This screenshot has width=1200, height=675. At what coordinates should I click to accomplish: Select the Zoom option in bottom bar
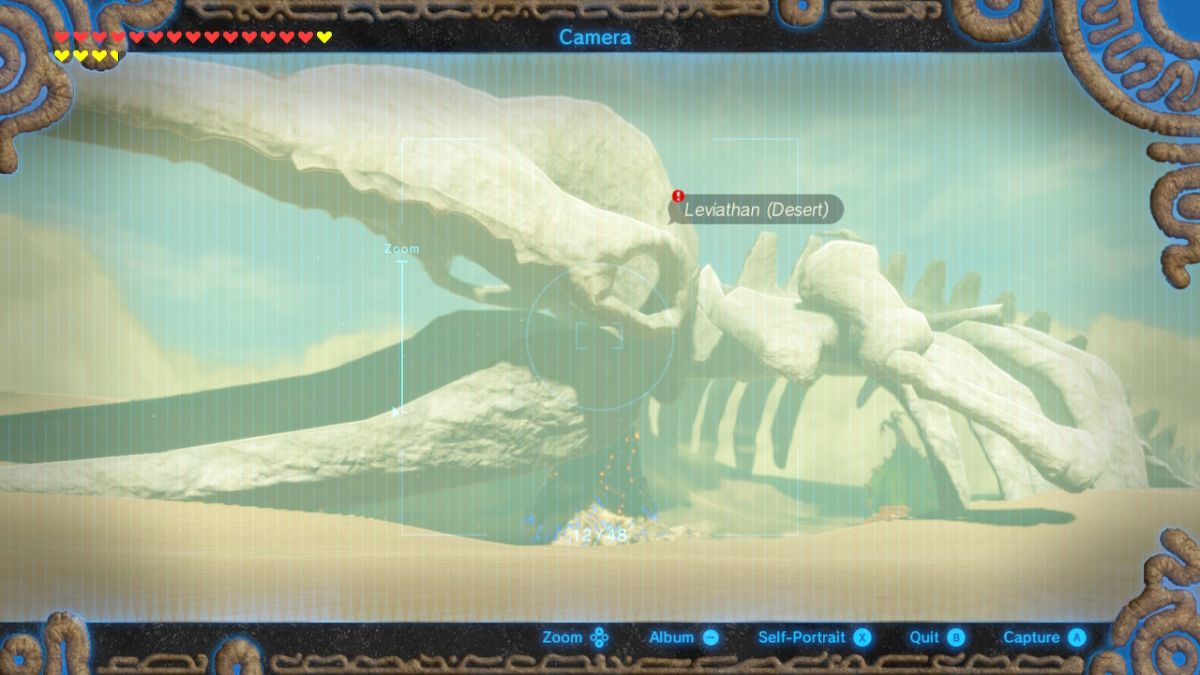click(575, 637)
